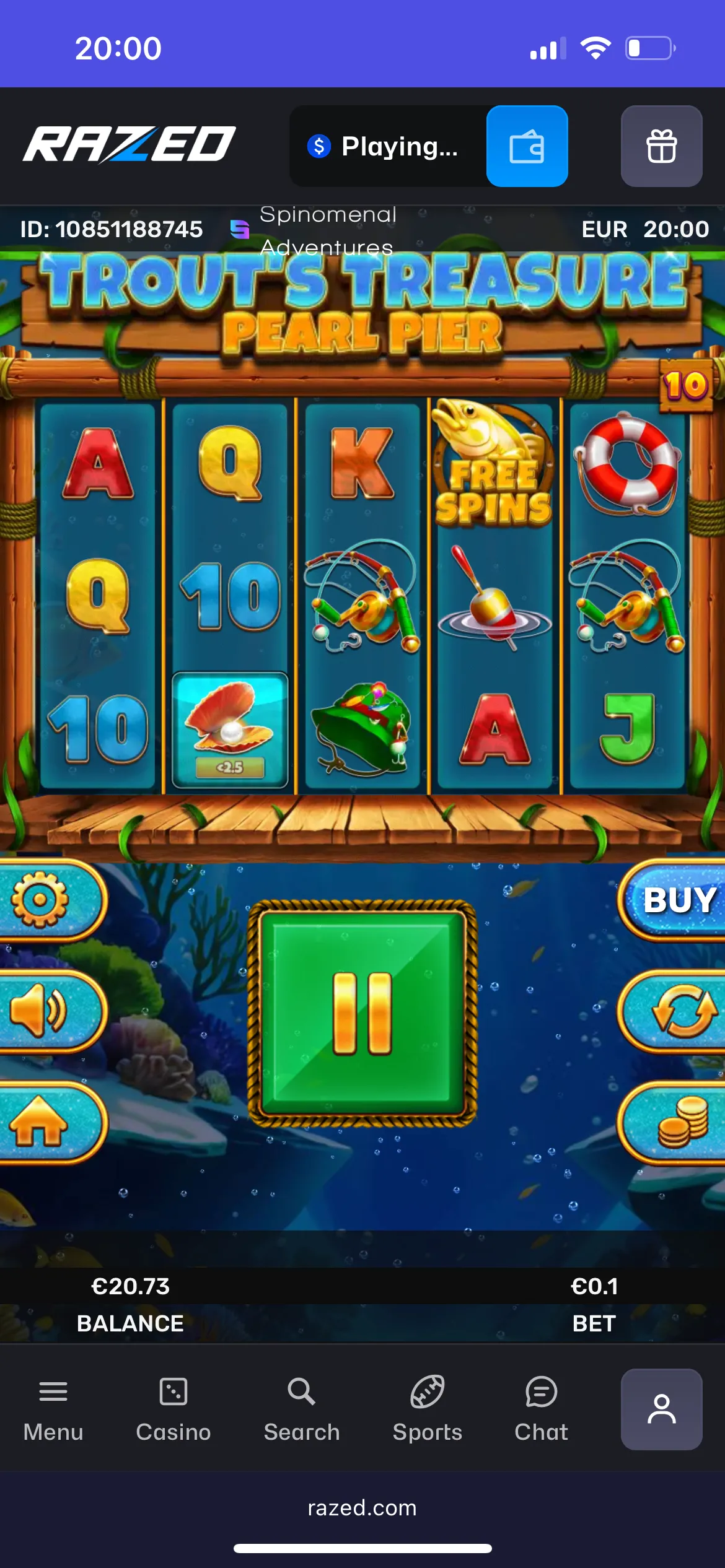Open the gift box rewards button
The image size is (725, 1568).
pyautogui.click(x=661, y=146)
